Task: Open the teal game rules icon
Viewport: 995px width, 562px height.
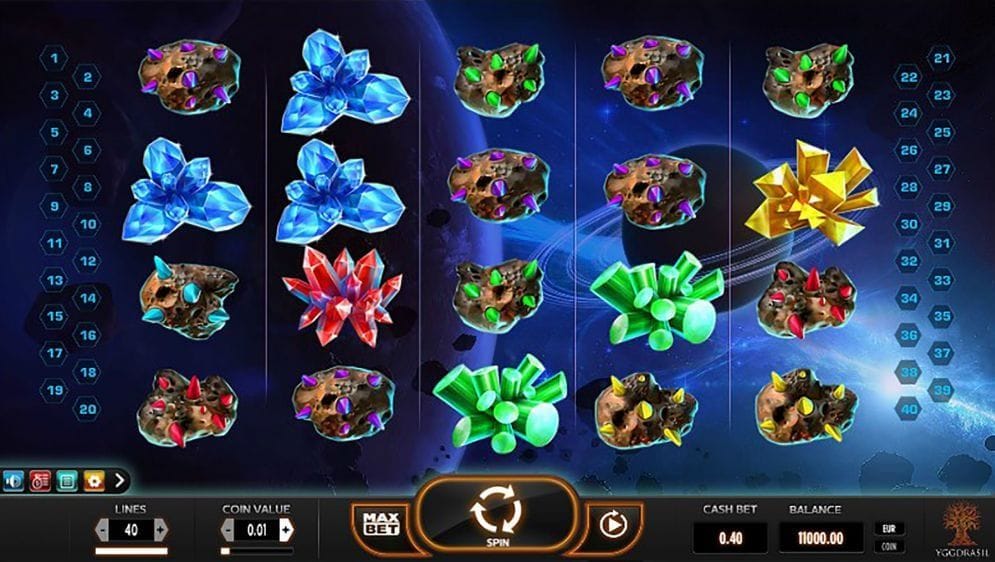Action: tap(67, 480)
